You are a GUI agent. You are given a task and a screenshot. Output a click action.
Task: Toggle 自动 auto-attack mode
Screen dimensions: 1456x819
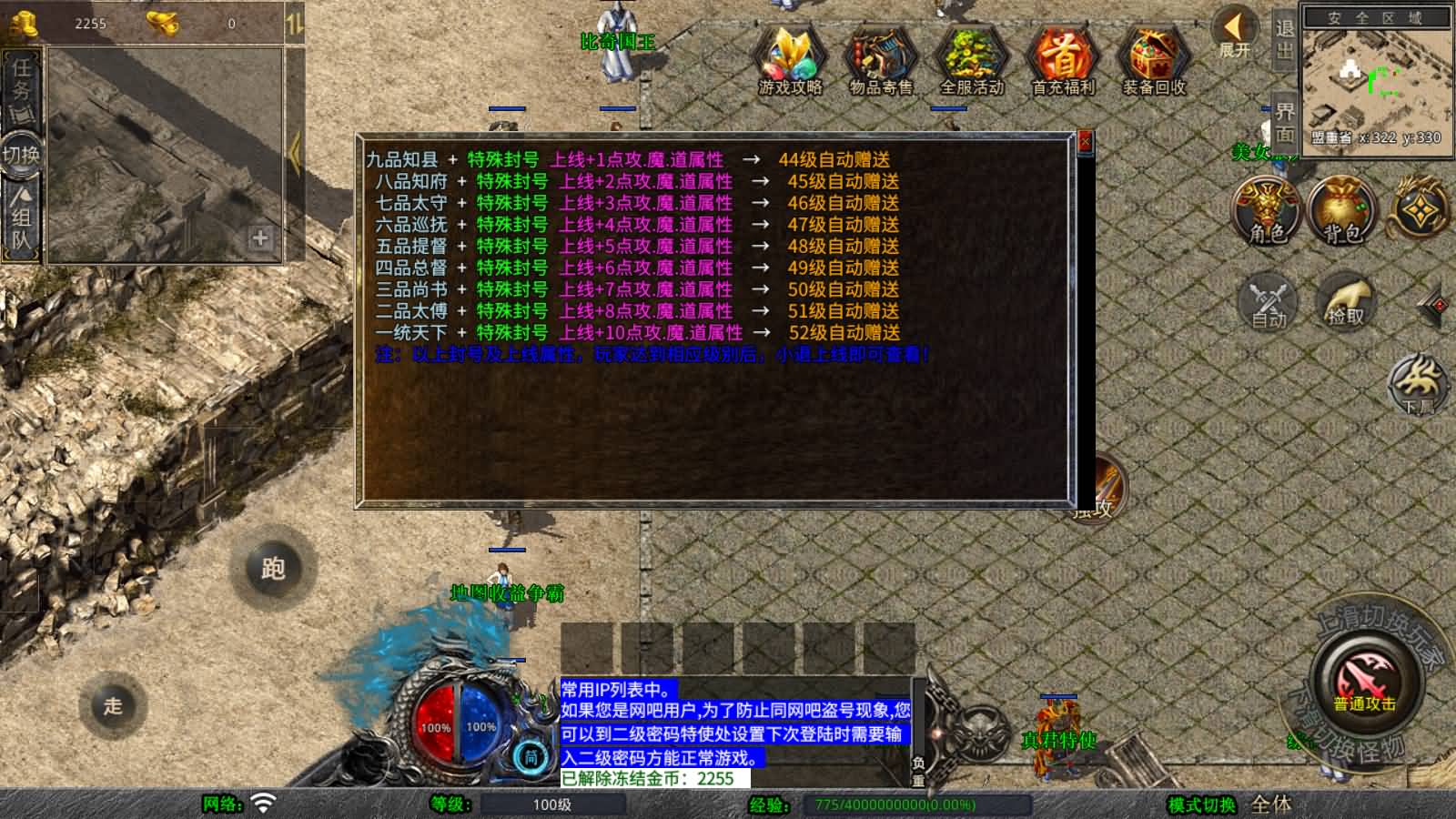point(1267,300)
